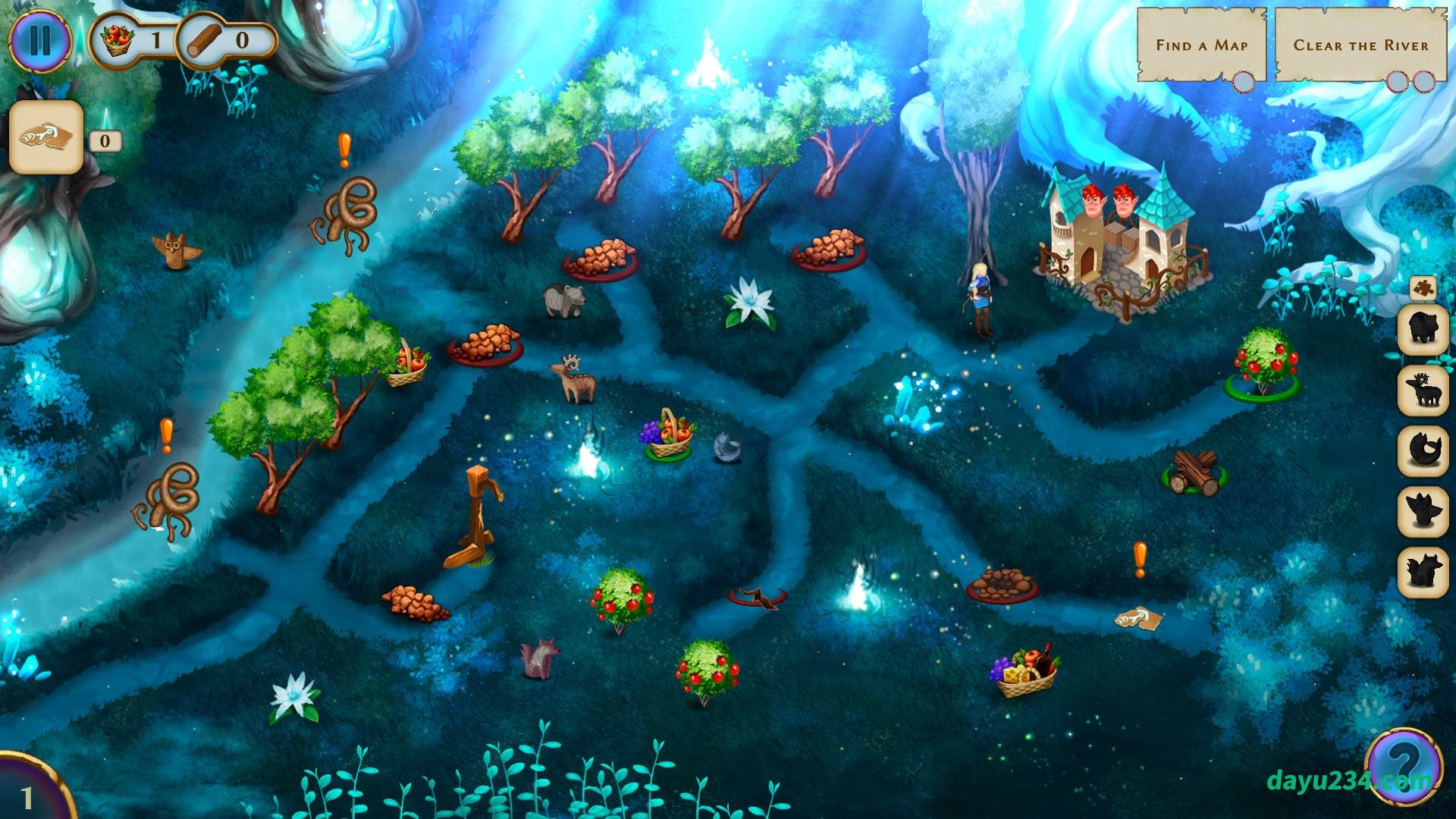1456x819 pixels.
Task: Pause the game with the pause button
Action: pos(39,39)
